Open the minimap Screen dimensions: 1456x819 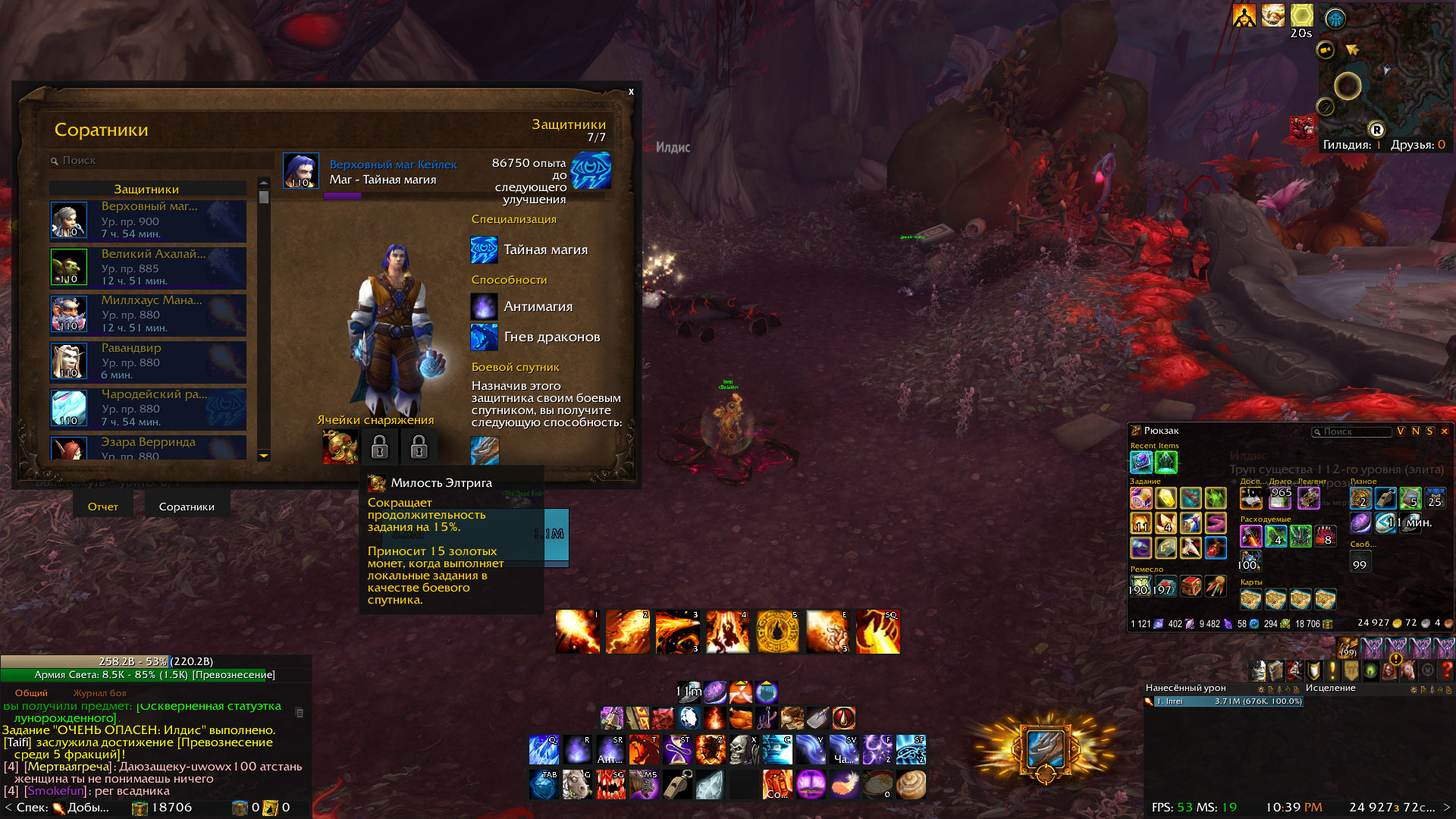point(1385,72)
